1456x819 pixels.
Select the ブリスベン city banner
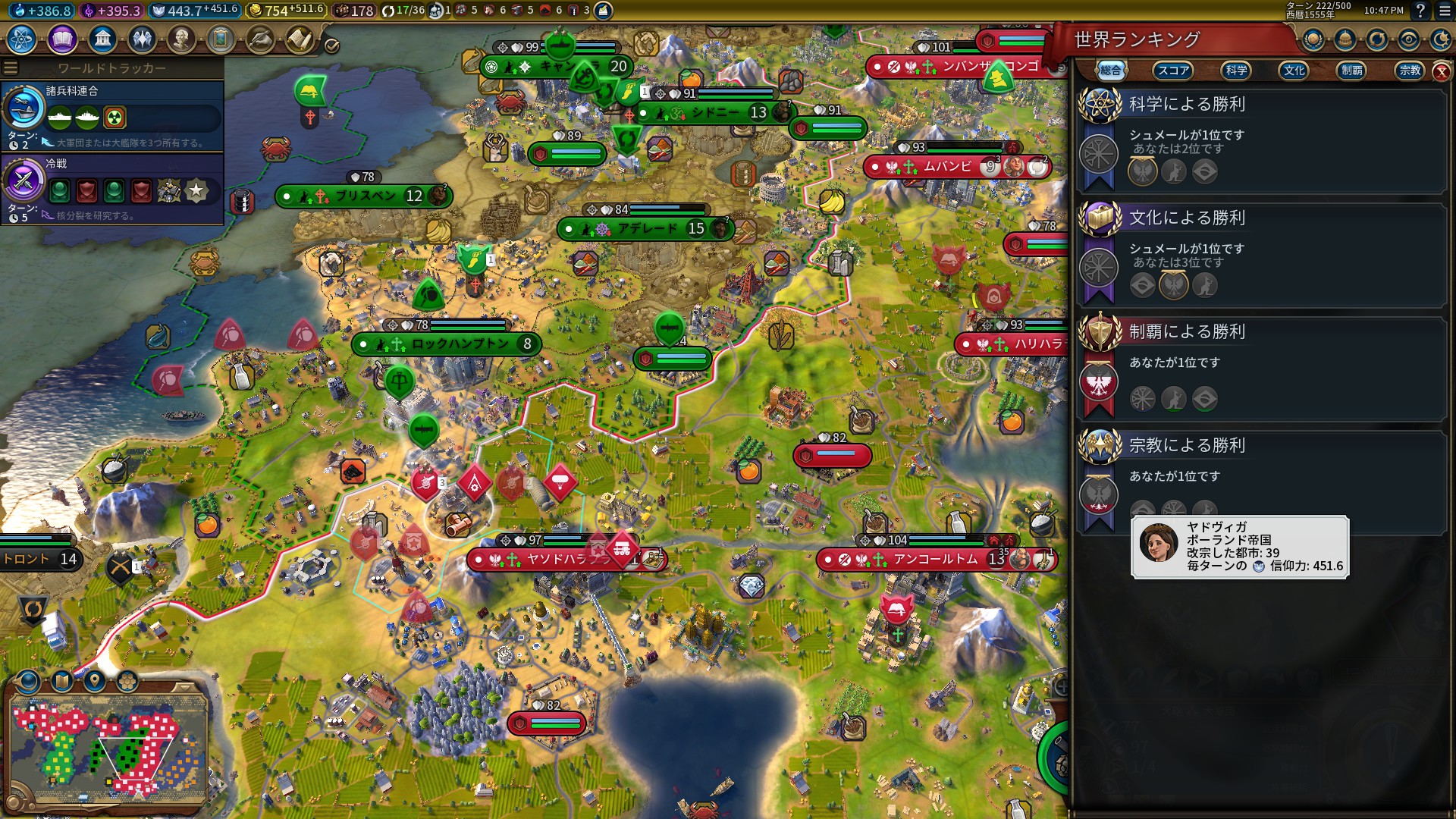(364, 196)
